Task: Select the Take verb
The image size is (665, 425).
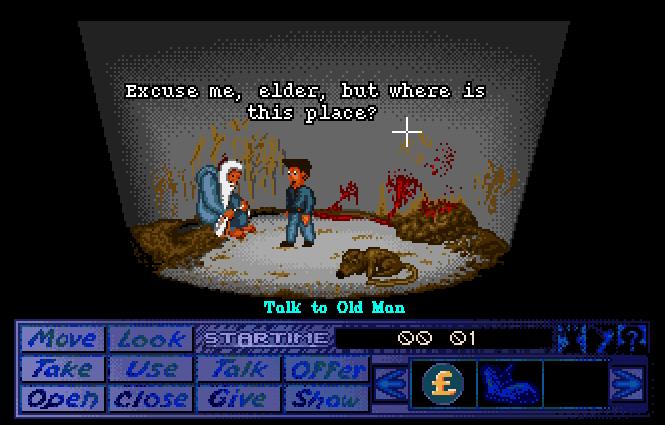Action: click(x=62, y=369)
